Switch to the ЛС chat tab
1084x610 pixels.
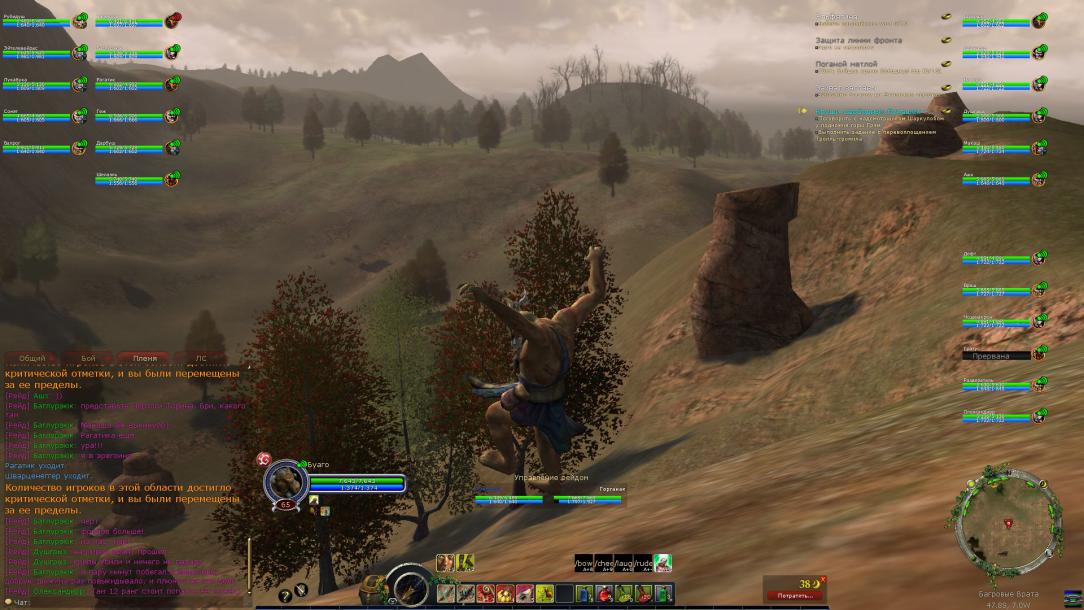(x=201, y=357)
